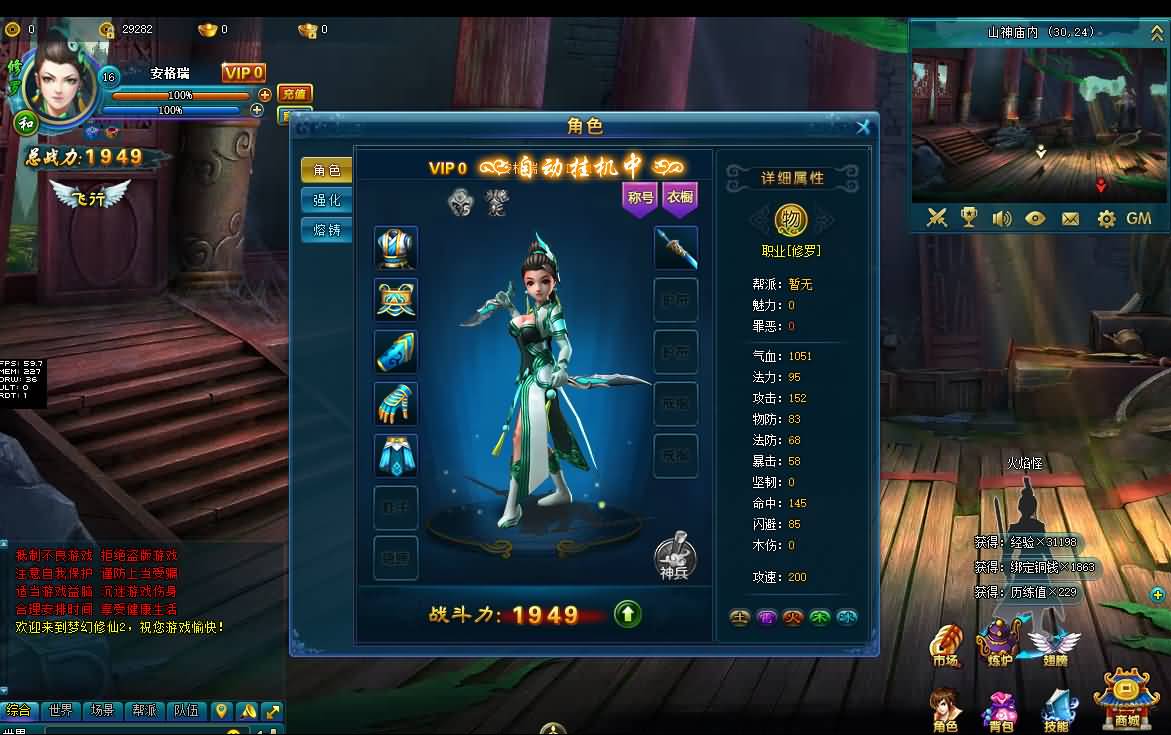Open the 熔铸 tab
Image resolution: width=1171 pixels, height=735 pixels.
326,230
